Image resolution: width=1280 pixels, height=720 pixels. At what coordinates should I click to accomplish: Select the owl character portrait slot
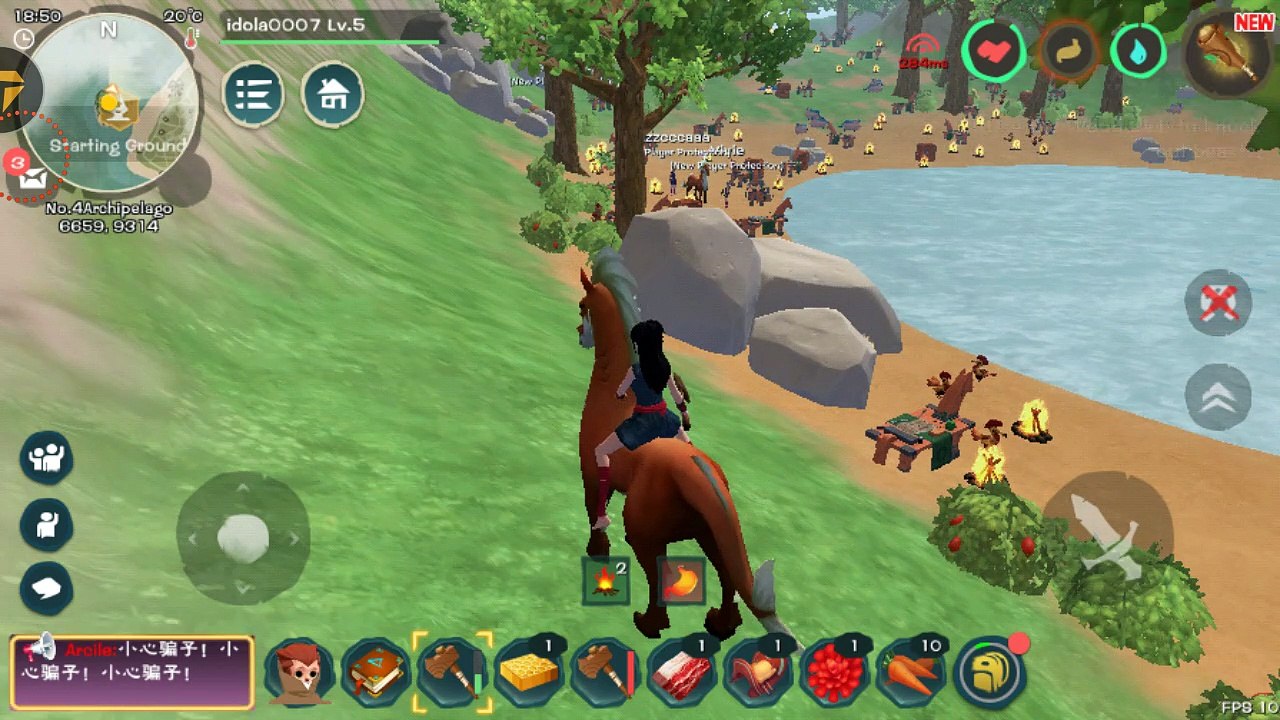[299, 672]
